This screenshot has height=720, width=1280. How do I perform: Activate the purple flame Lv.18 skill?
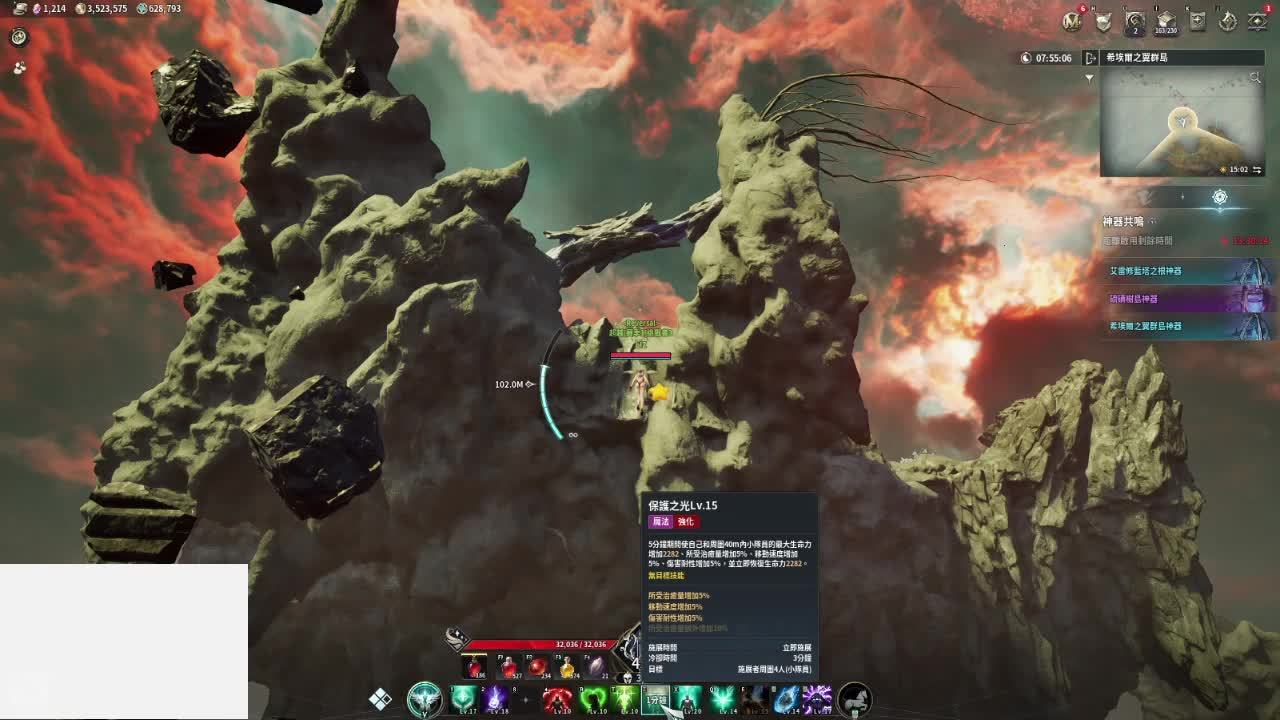497,698
